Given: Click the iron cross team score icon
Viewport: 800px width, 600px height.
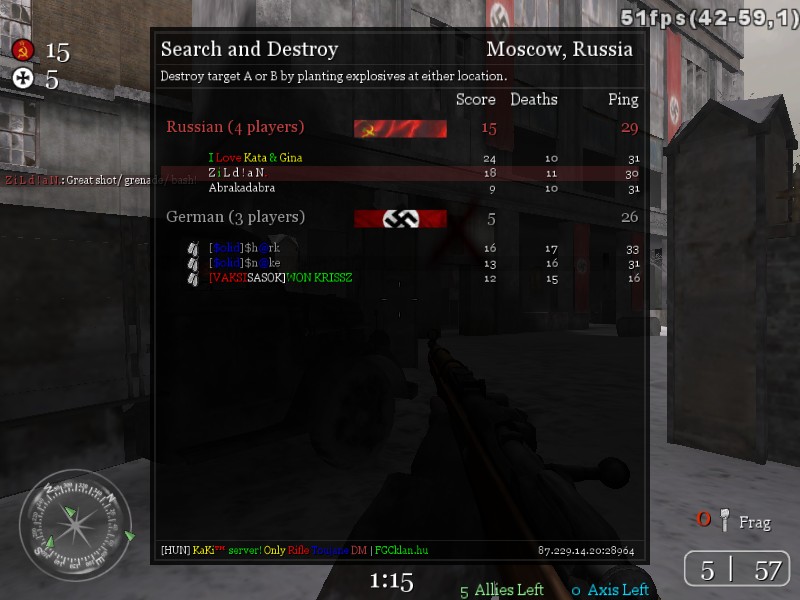Looking at the screenshot, I should point(23,80).
